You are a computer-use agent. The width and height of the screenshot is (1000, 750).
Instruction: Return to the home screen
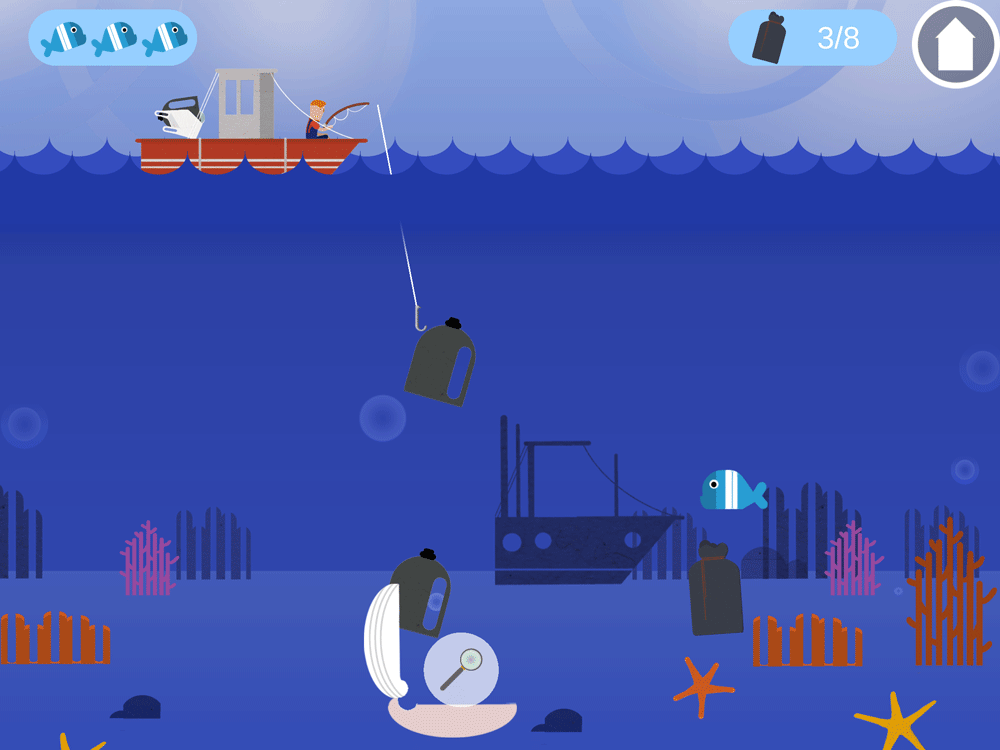pyautogui.click(x=955, y=45)
